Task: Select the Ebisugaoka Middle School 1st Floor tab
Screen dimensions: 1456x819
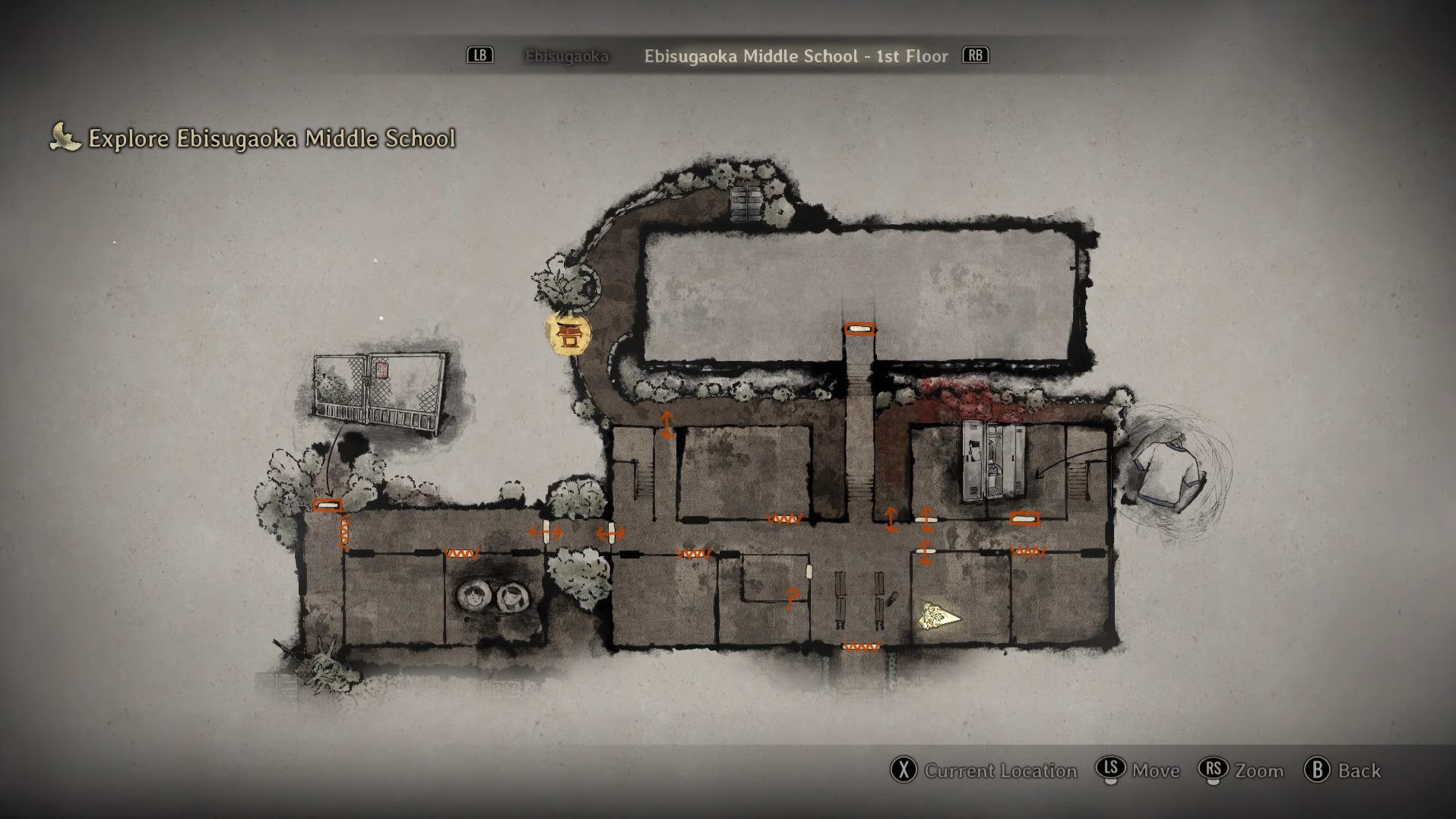Action: 796,56
